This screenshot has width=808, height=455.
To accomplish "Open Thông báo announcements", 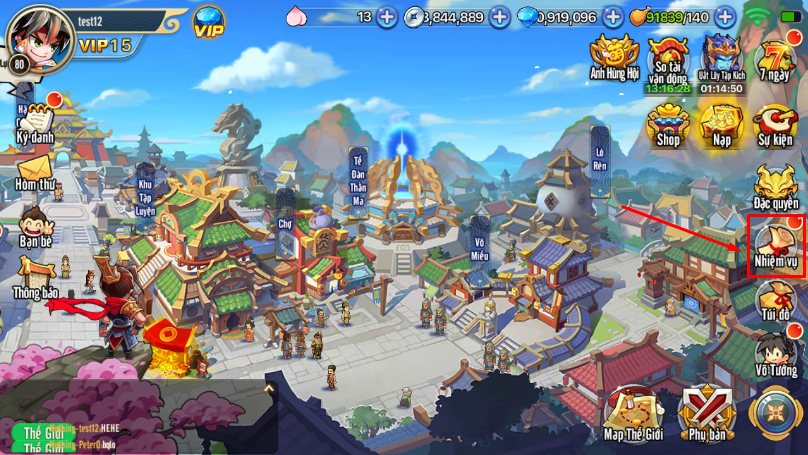I will click(x=35, y=278).
